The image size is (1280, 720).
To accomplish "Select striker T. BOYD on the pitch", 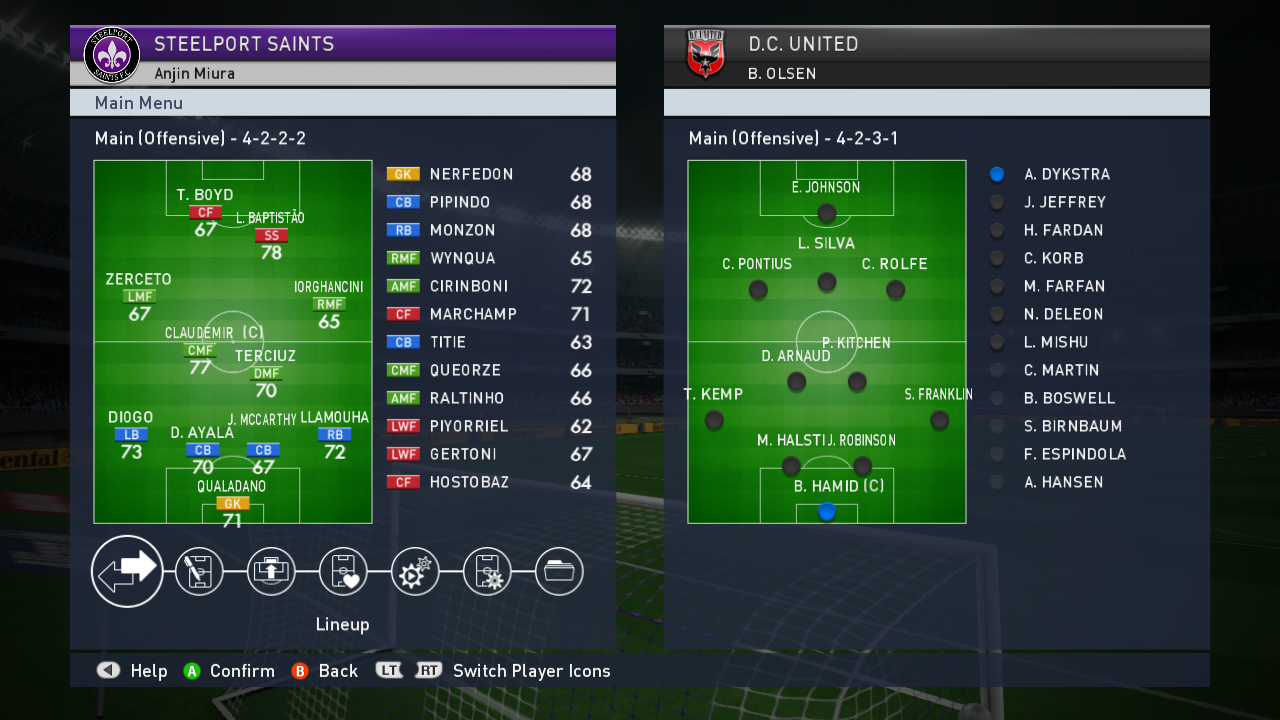I will (x=205, y=212).
